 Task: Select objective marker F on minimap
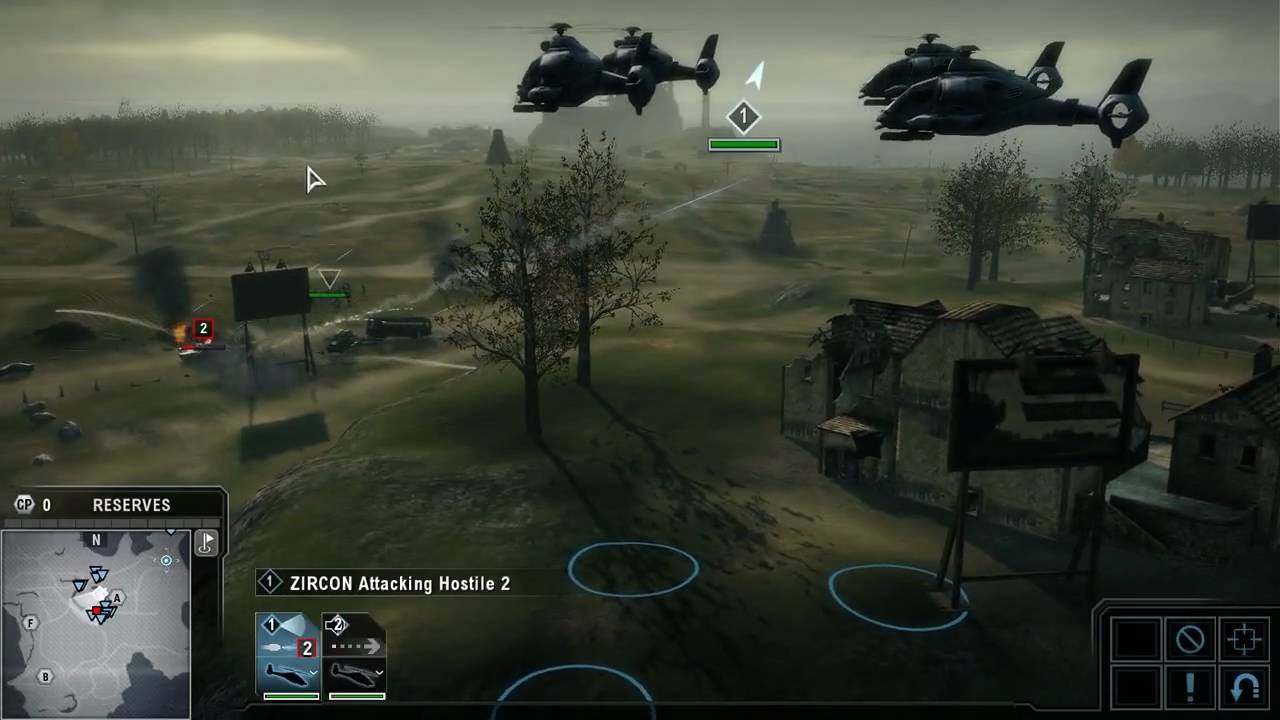[31, 623]
